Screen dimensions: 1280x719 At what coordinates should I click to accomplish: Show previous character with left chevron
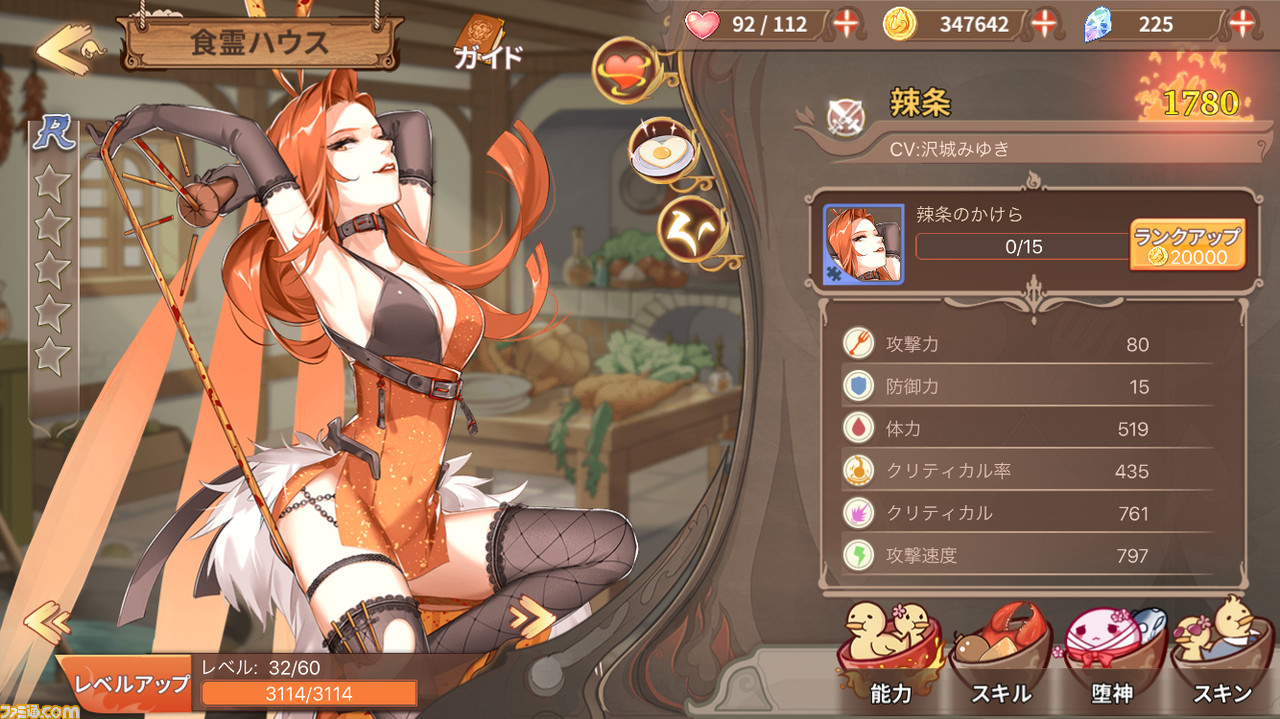tap(46, 623)
